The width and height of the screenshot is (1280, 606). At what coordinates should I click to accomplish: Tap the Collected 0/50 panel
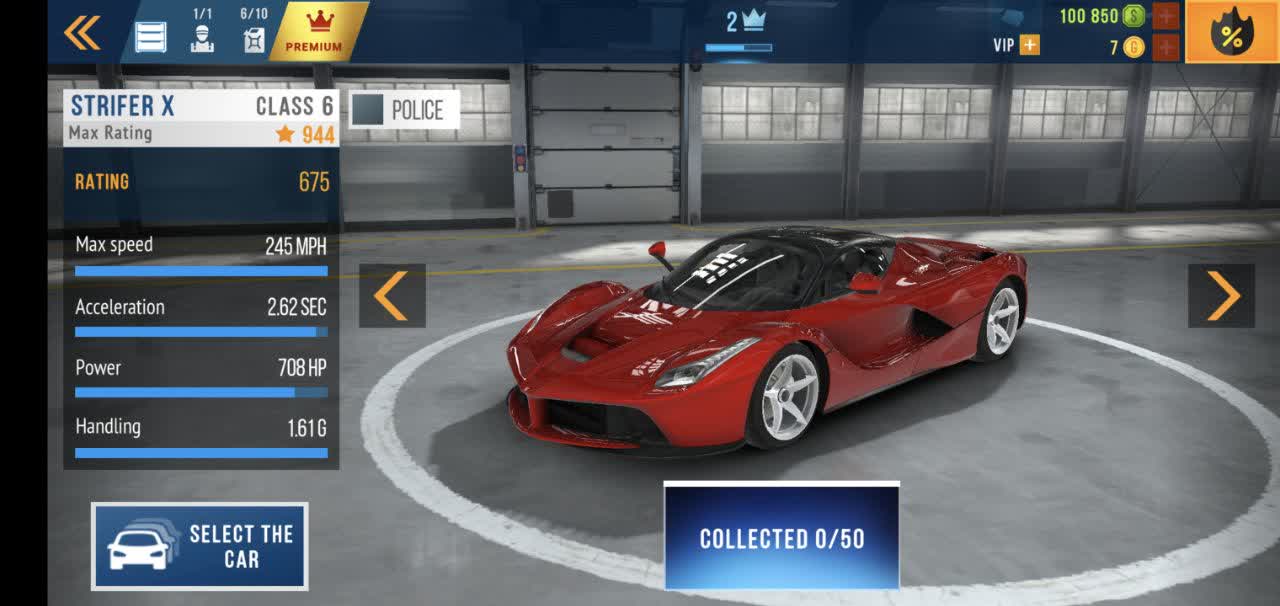click(x=781, y=537)
